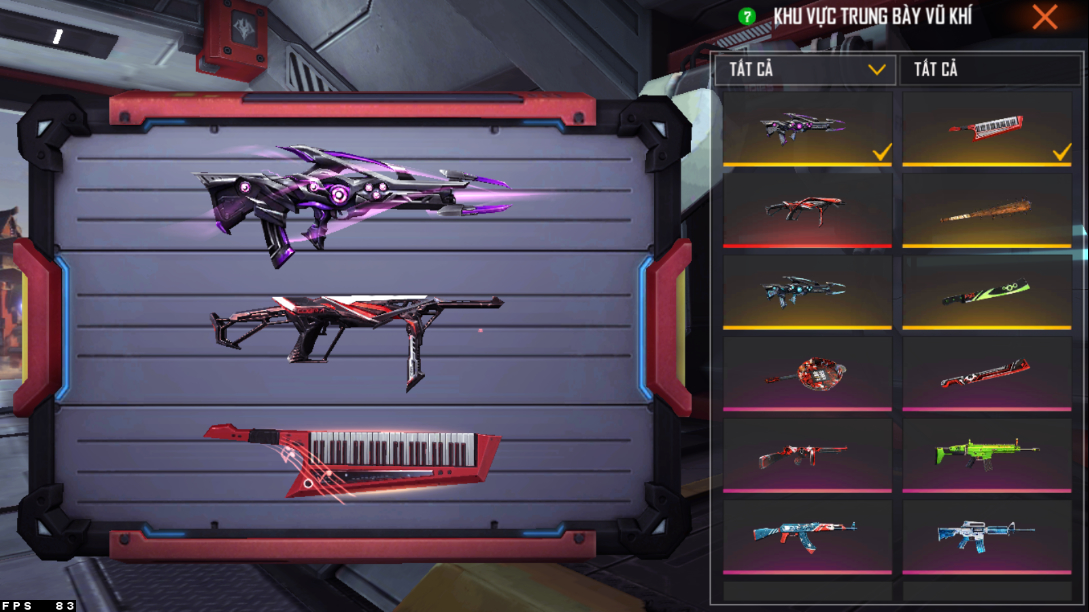Select the purple futuristic rifle thumbnail
This screenshot has height=612, width=1089.
(x=806, y=127)
